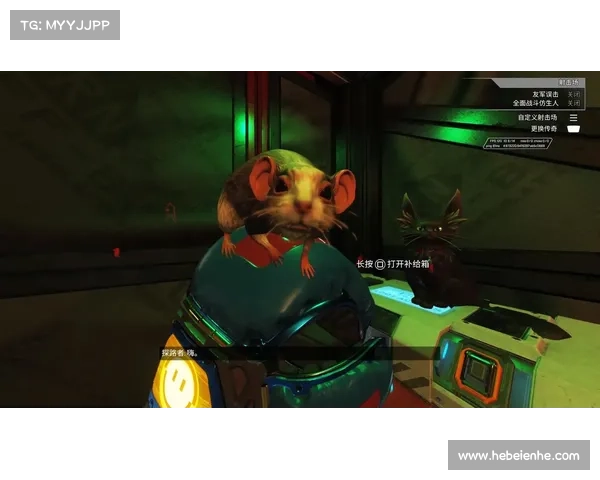The height and width of the screenshot is (480, 600).
Task: Click the 更换传奇 change legend icon
Action: (574, 128)
